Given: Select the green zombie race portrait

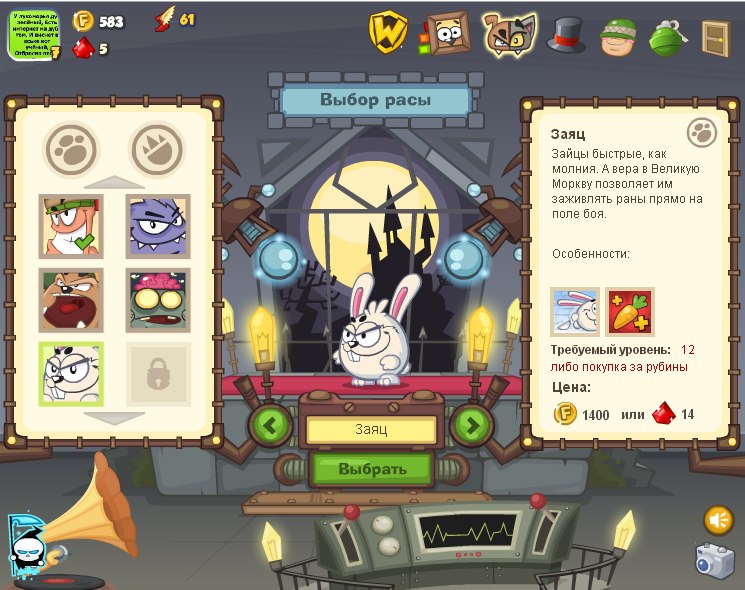Looking at the screenshot, I should [x=158, y=300].
